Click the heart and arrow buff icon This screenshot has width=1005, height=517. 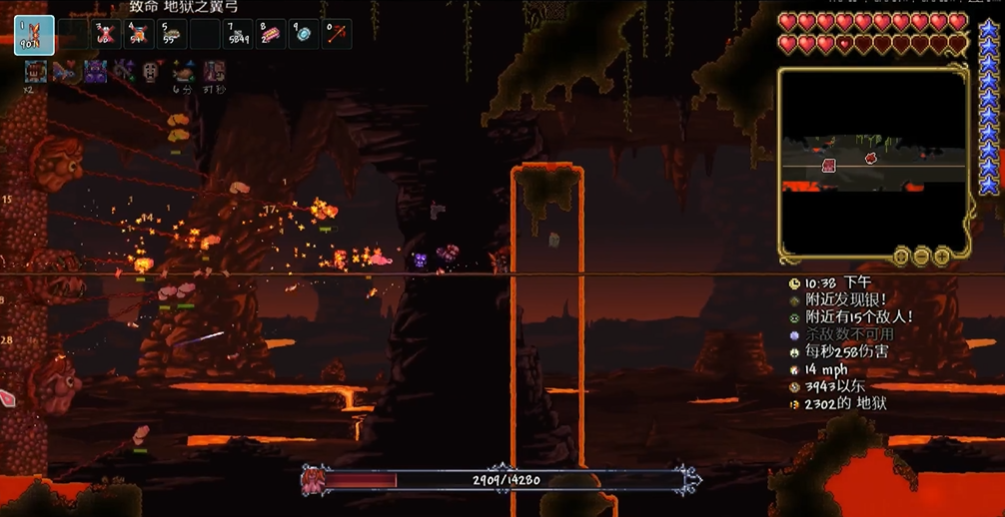point(66,71)
